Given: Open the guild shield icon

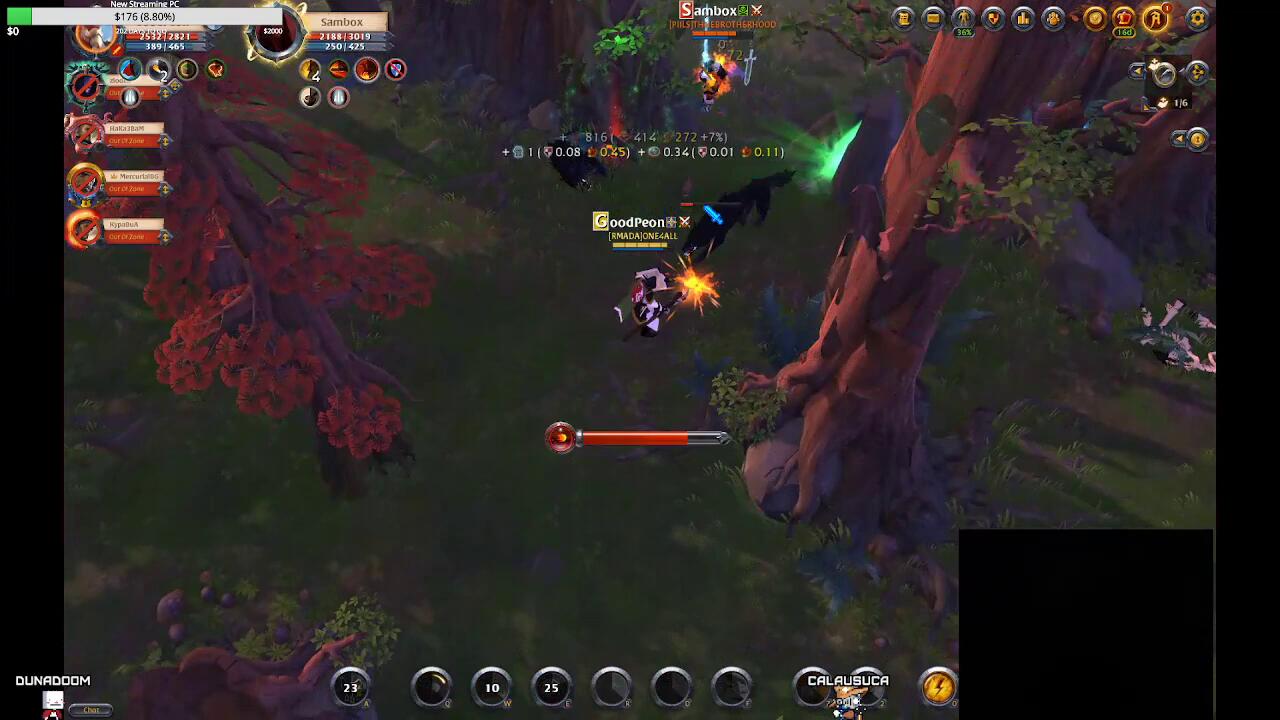Looking at the screenshot, I should tap(993, 18).
